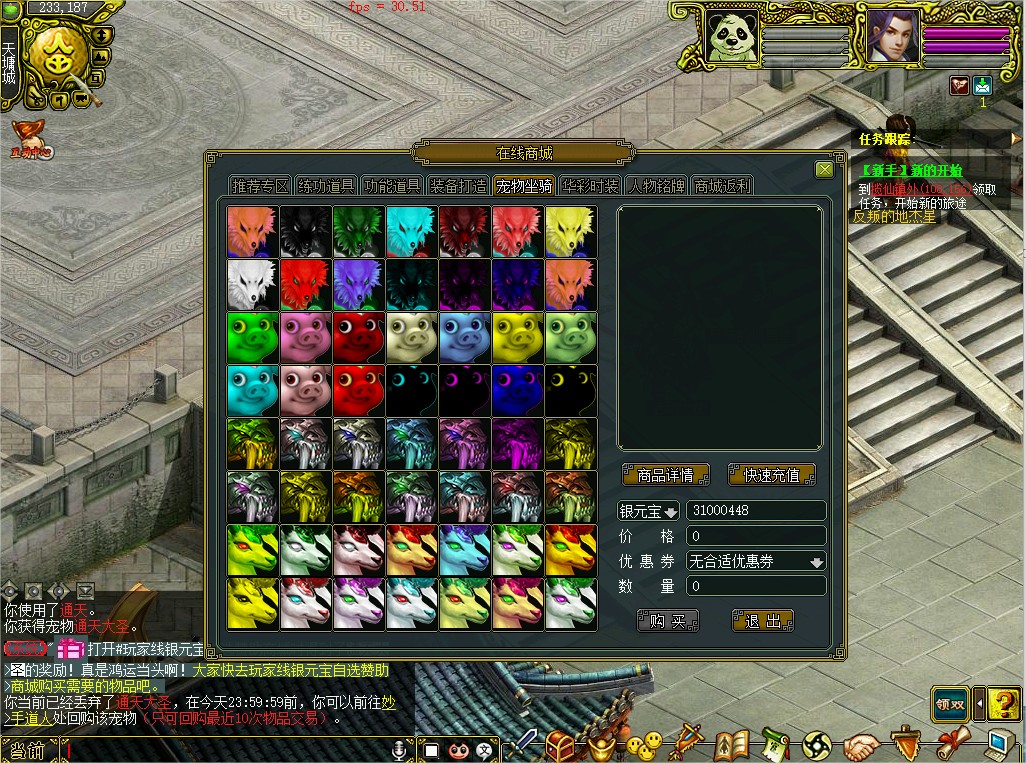Open the treasure chest icon in bottom bar

(560, 745)
